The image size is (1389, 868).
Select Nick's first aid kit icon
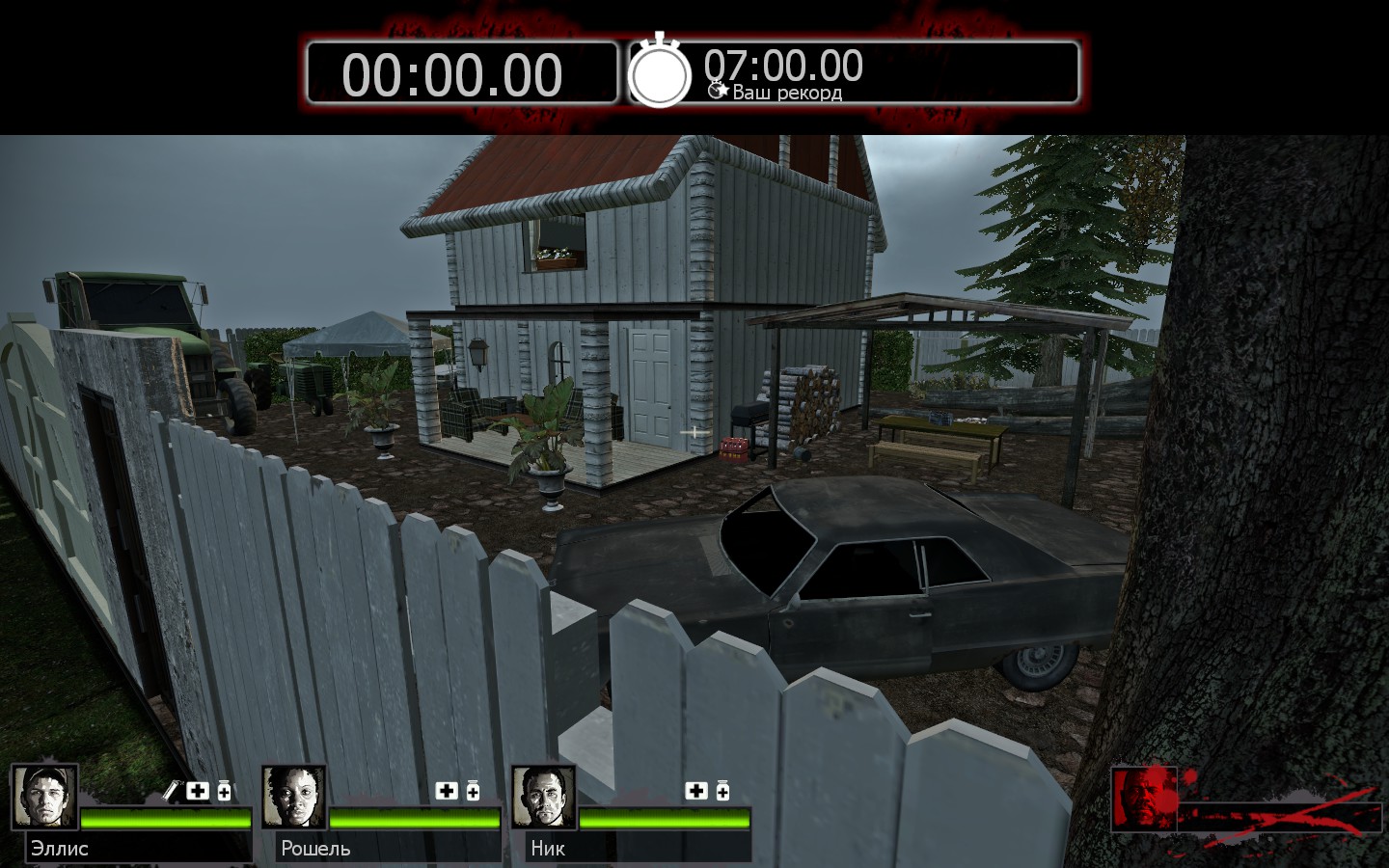pyautogui.click(x=696, y=791)
